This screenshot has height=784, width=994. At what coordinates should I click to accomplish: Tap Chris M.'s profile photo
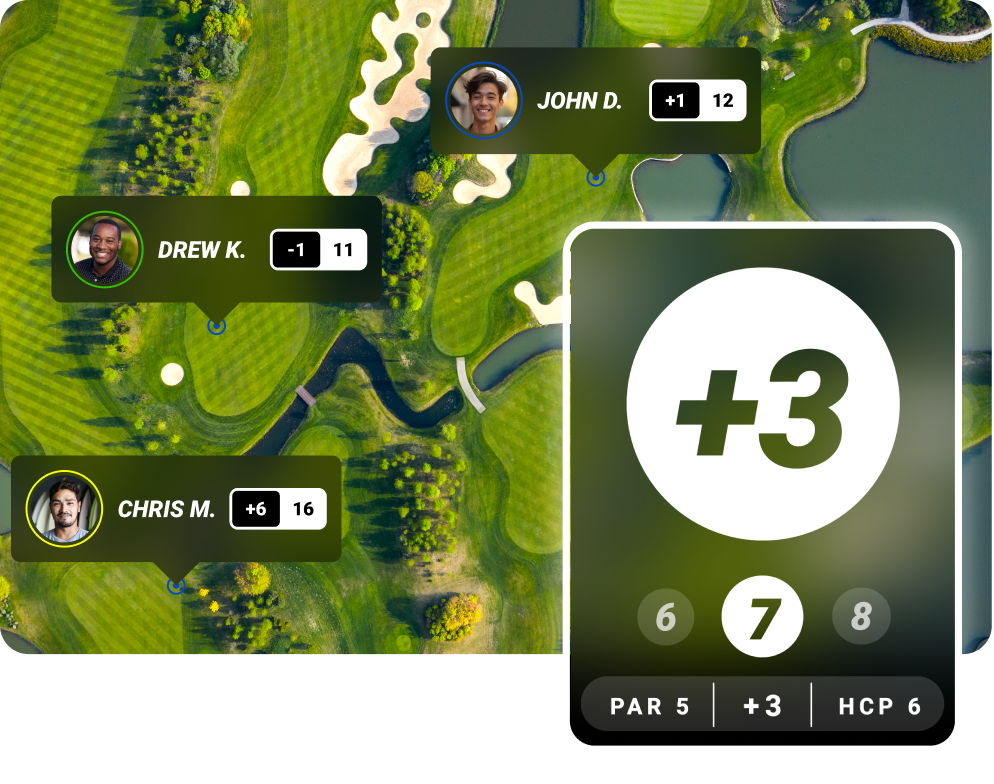63,508
